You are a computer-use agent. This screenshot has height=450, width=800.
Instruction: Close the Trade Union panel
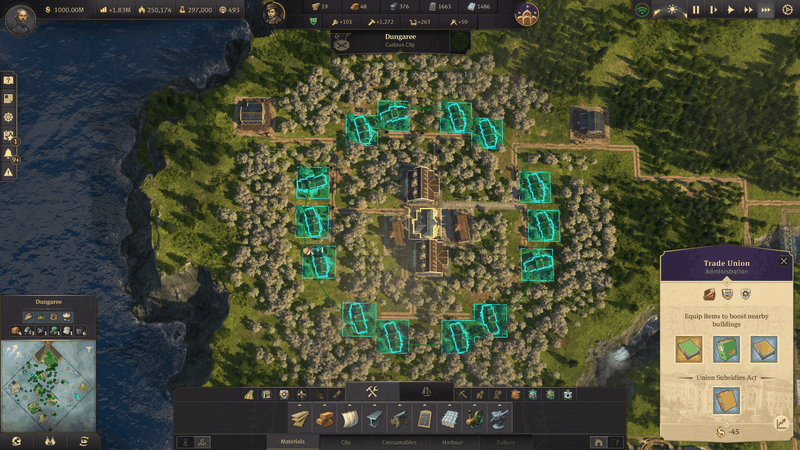784,261
